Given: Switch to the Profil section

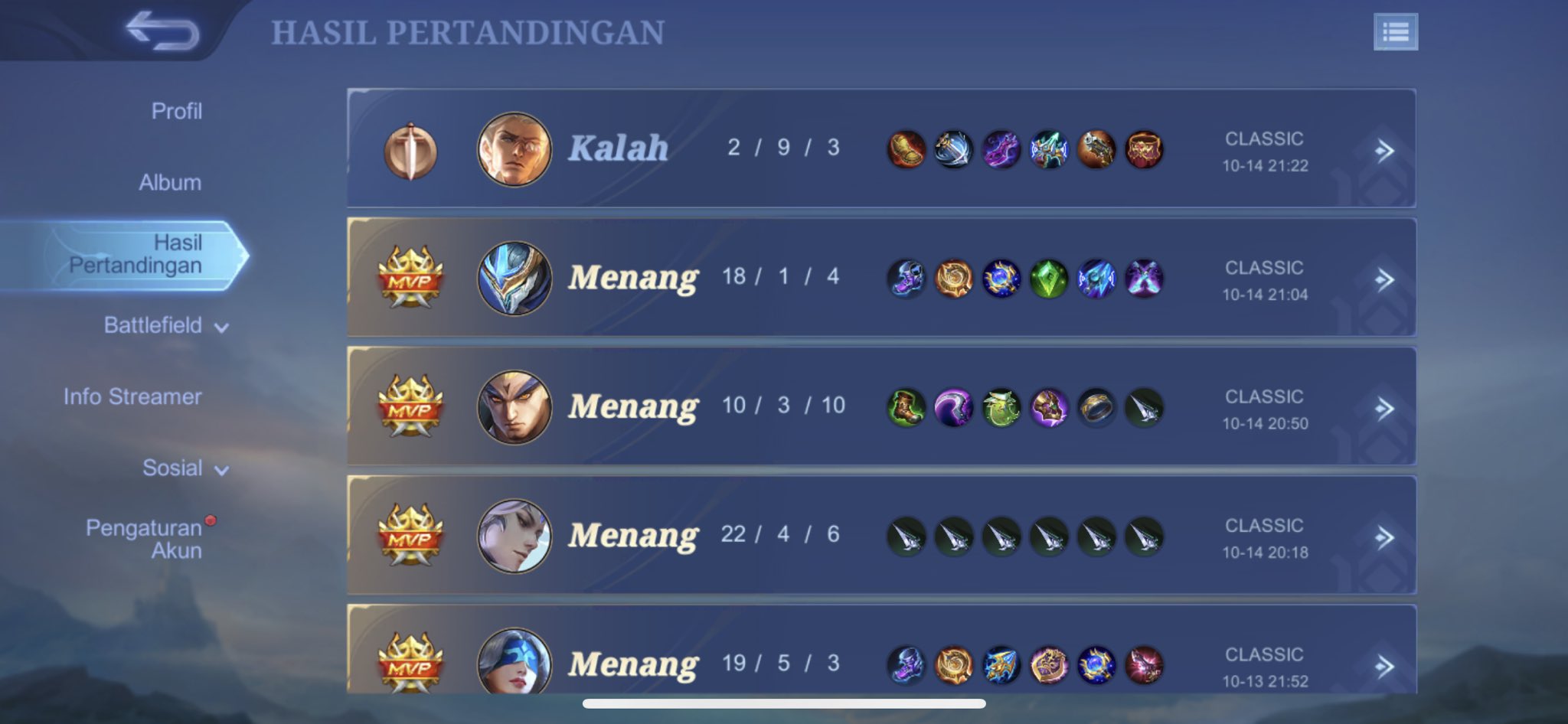Looking at the screenshot, I should (x=178, y=111).
